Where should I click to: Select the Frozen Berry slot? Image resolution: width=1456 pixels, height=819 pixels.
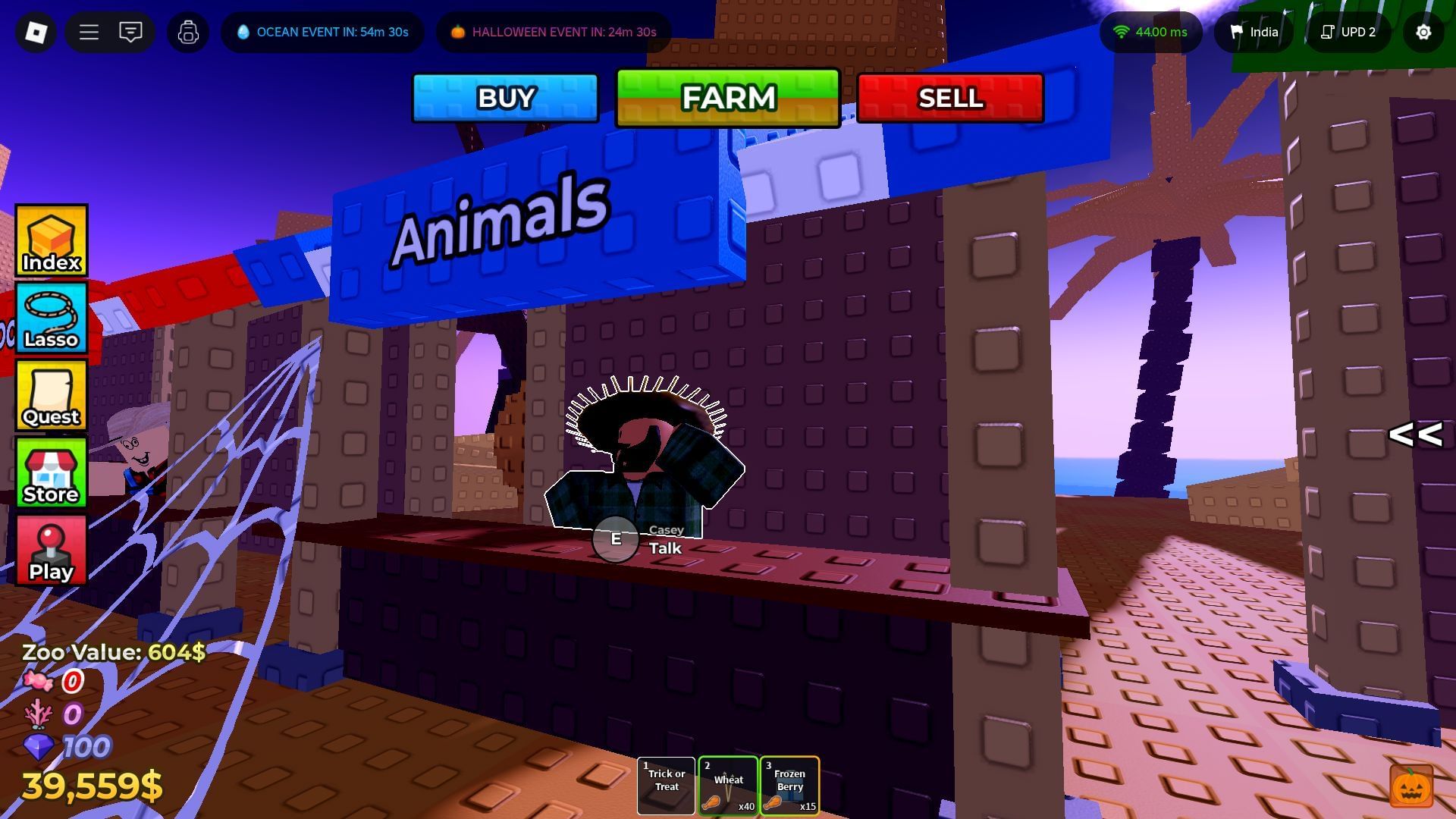point(789,786)
